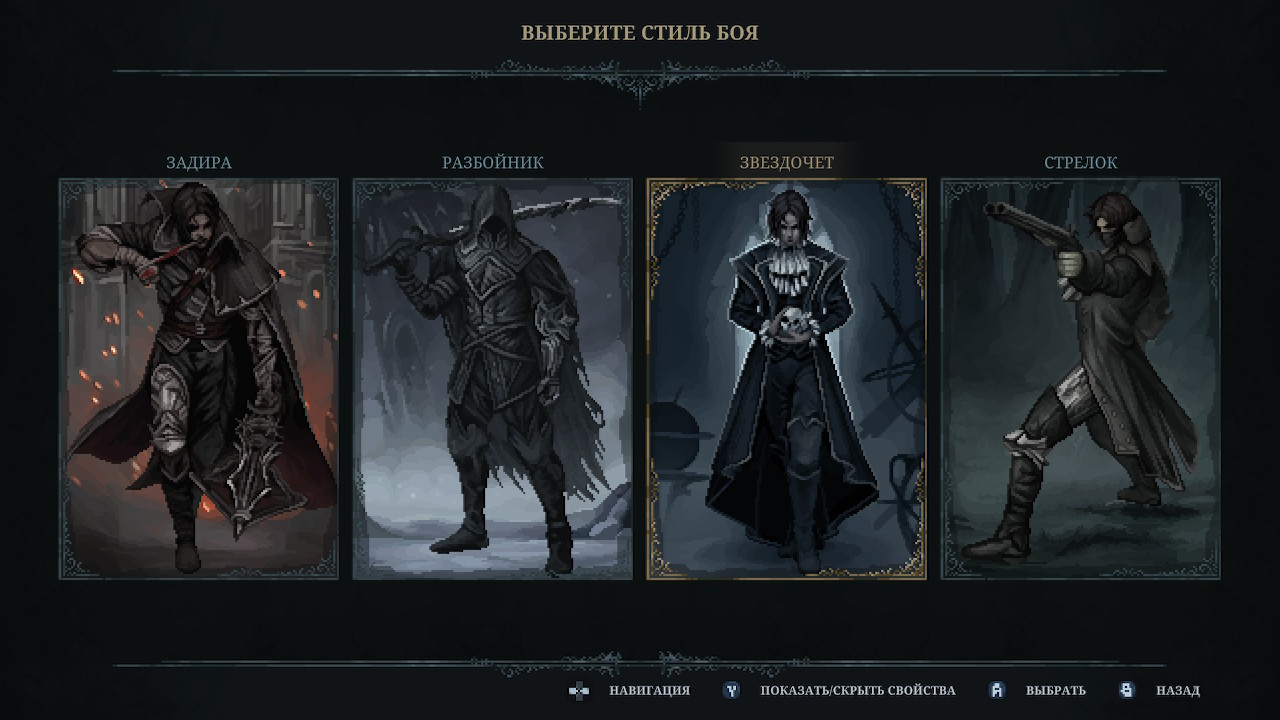
Task: Pick the Звездочет character card
Action: [x=787, y=379]
